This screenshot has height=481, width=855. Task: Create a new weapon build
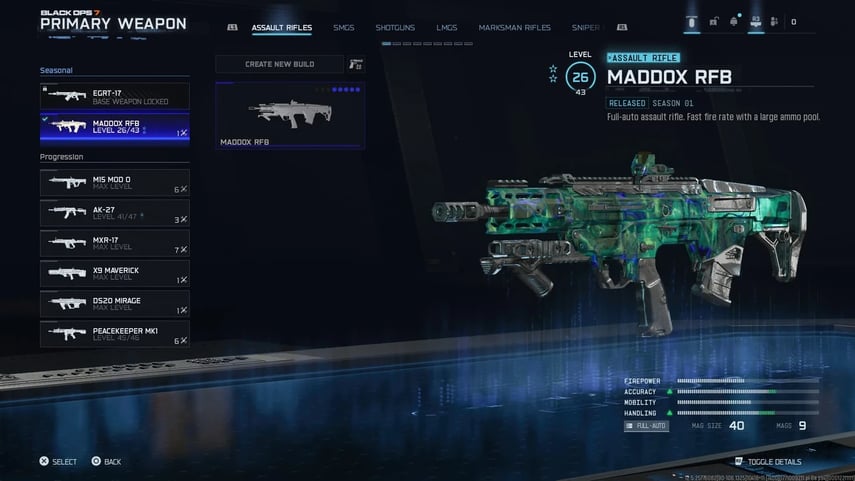tap(279, 64)
